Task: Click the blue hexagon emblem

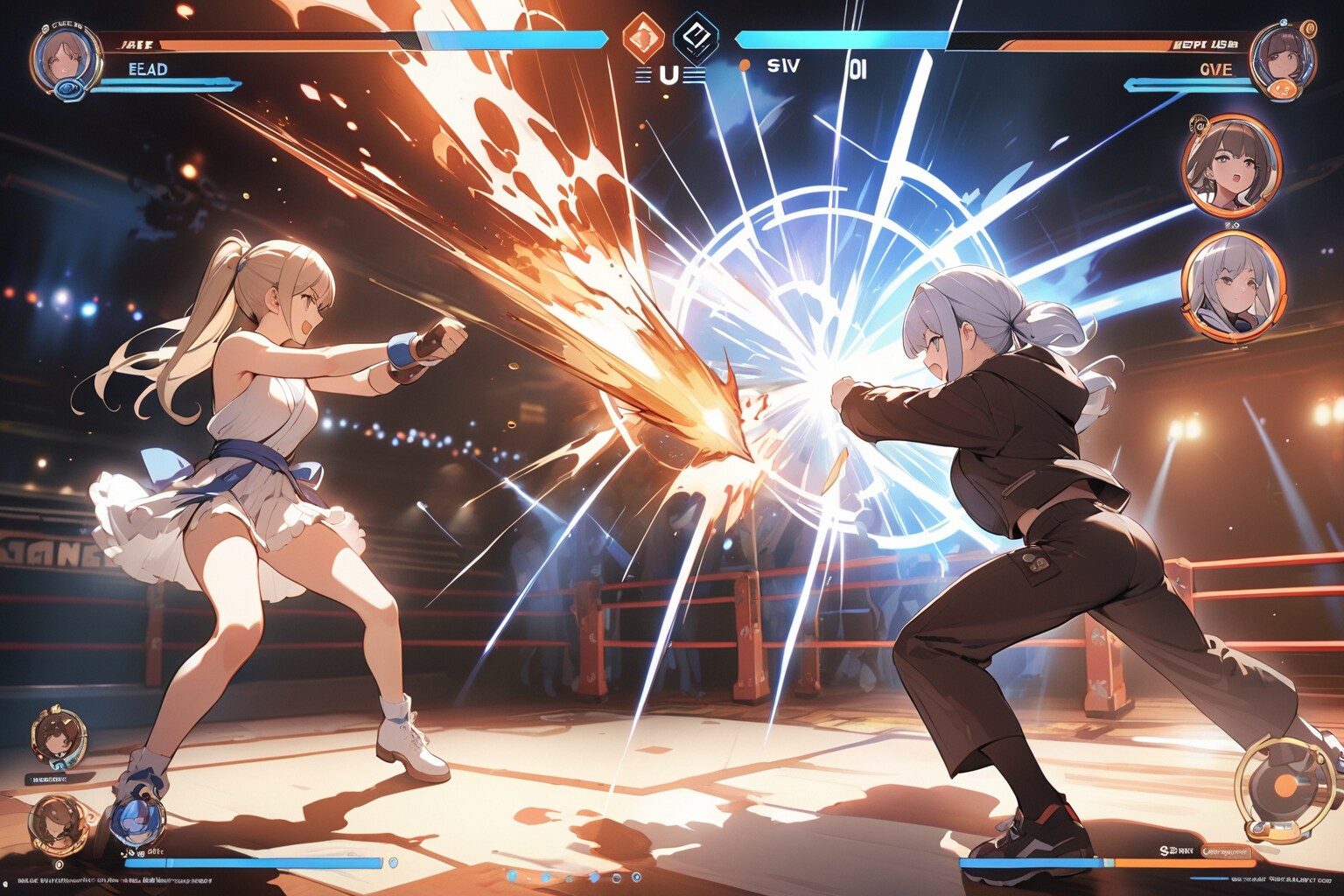Action: pos(696,36)
